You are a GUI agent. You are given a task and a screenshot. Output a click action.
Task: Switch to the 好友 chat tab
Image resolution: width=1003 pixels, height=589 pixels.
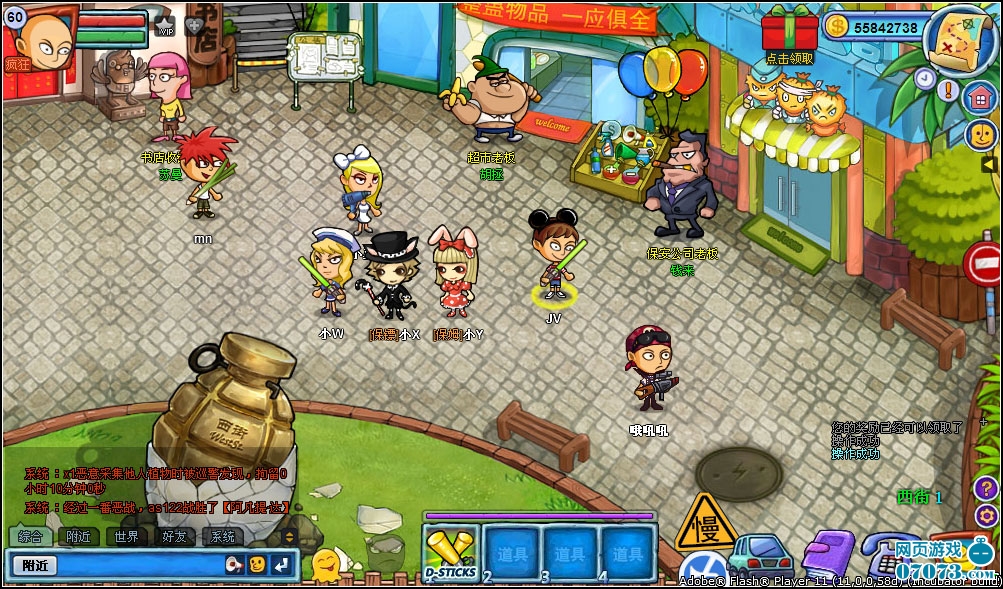click(x=174, y=536)
